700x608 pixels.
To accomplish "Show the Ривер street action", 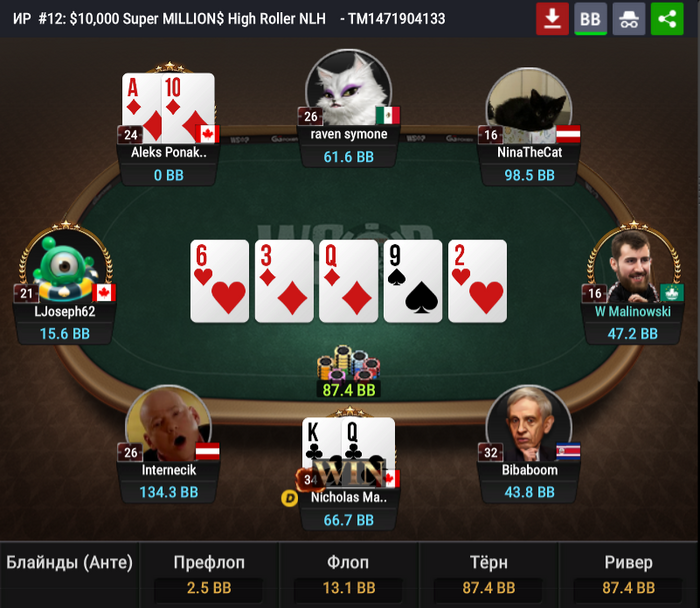I will tap(629, 574).
